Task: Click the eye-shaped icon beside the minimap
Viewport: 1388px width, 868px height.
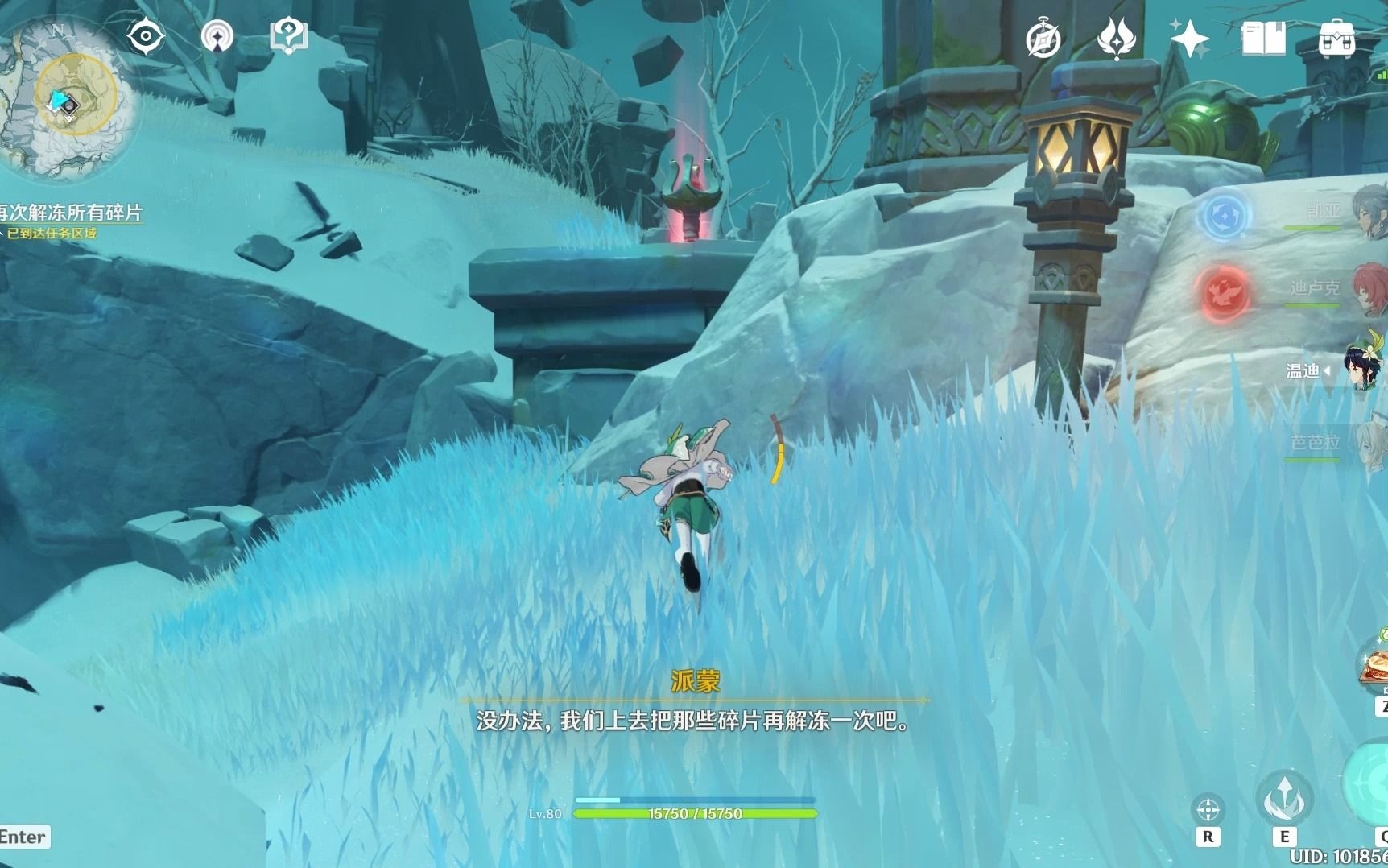Action: (x=146, y=37)
